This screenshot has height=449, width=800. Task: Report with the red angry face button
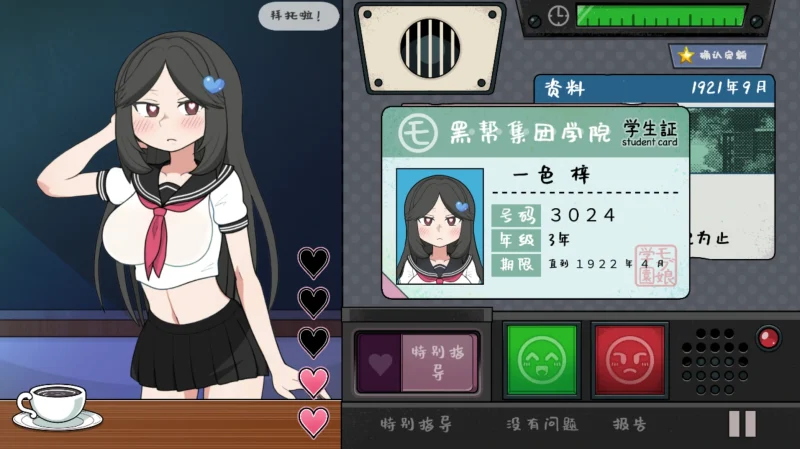628,360
